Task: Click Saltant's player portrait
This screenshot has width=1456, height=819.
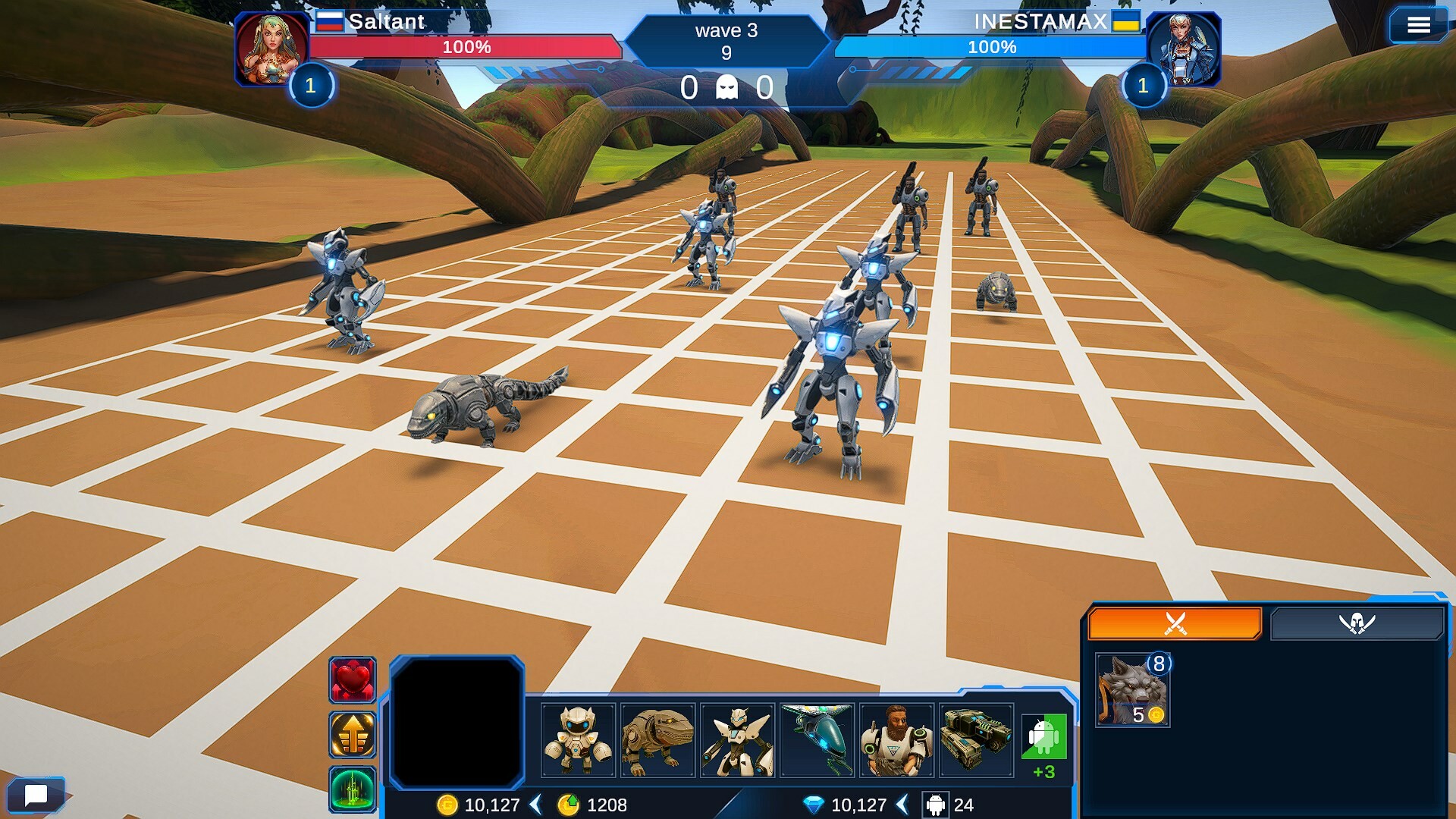Action: [x=271, y=49]
